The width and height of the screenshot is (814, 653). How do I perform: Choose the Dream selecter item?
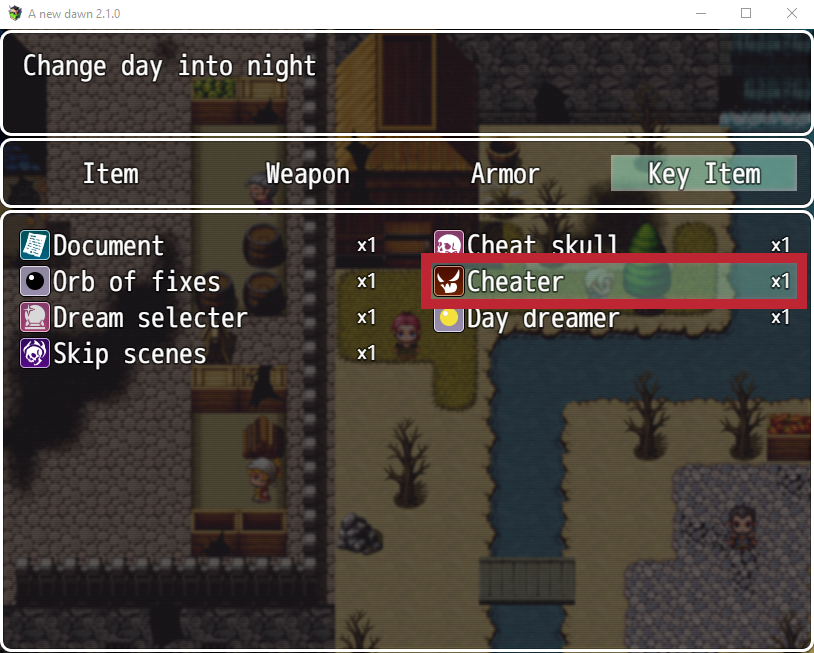[150, 318]
